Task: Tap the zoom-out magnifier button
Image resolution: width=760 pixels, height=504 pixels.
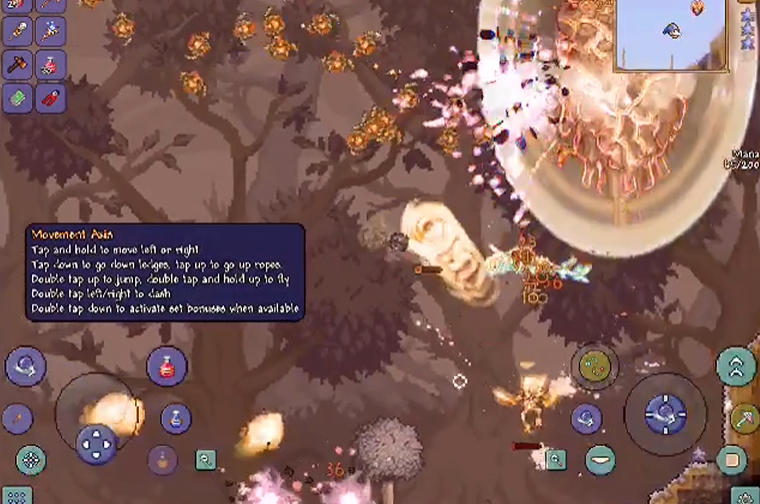Action: [206, 459]
